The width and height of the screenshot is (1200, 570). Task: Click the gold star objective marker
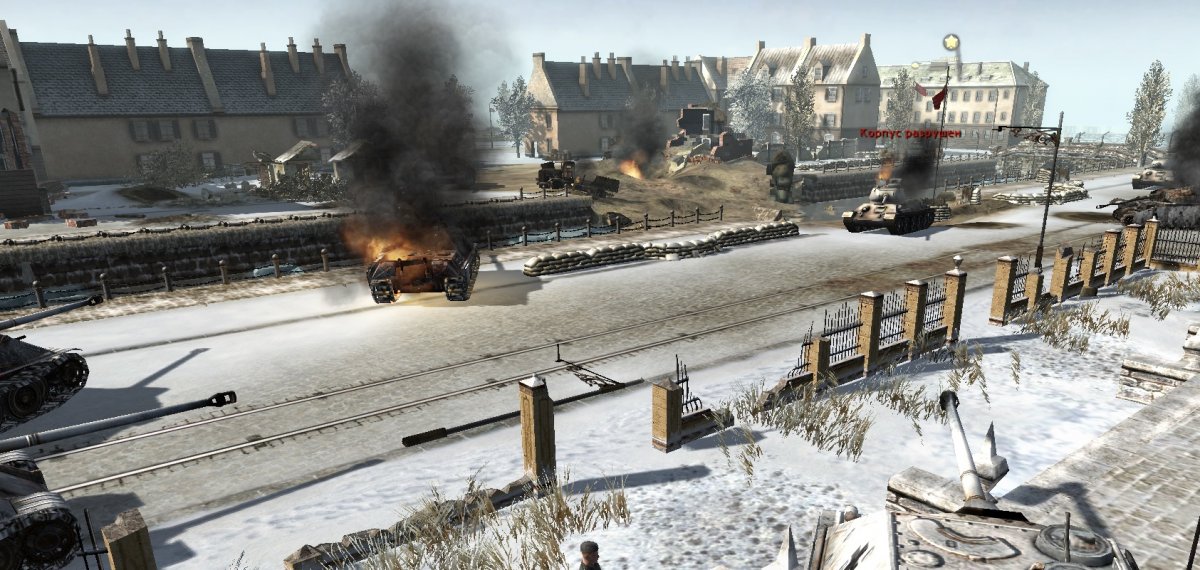point(951,43)
